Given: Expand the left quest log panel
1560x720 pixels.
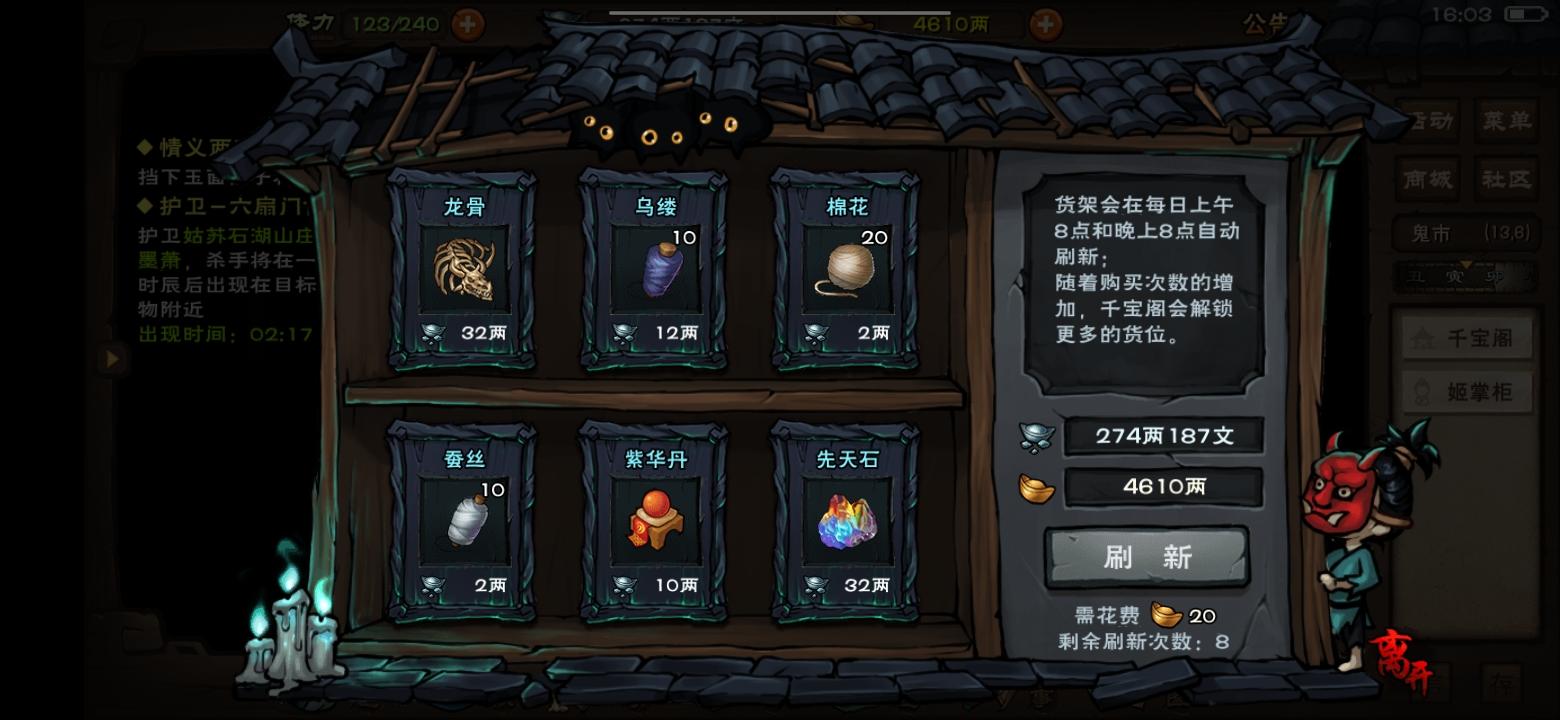Looking at the screenshot, I should pos(112,359).
